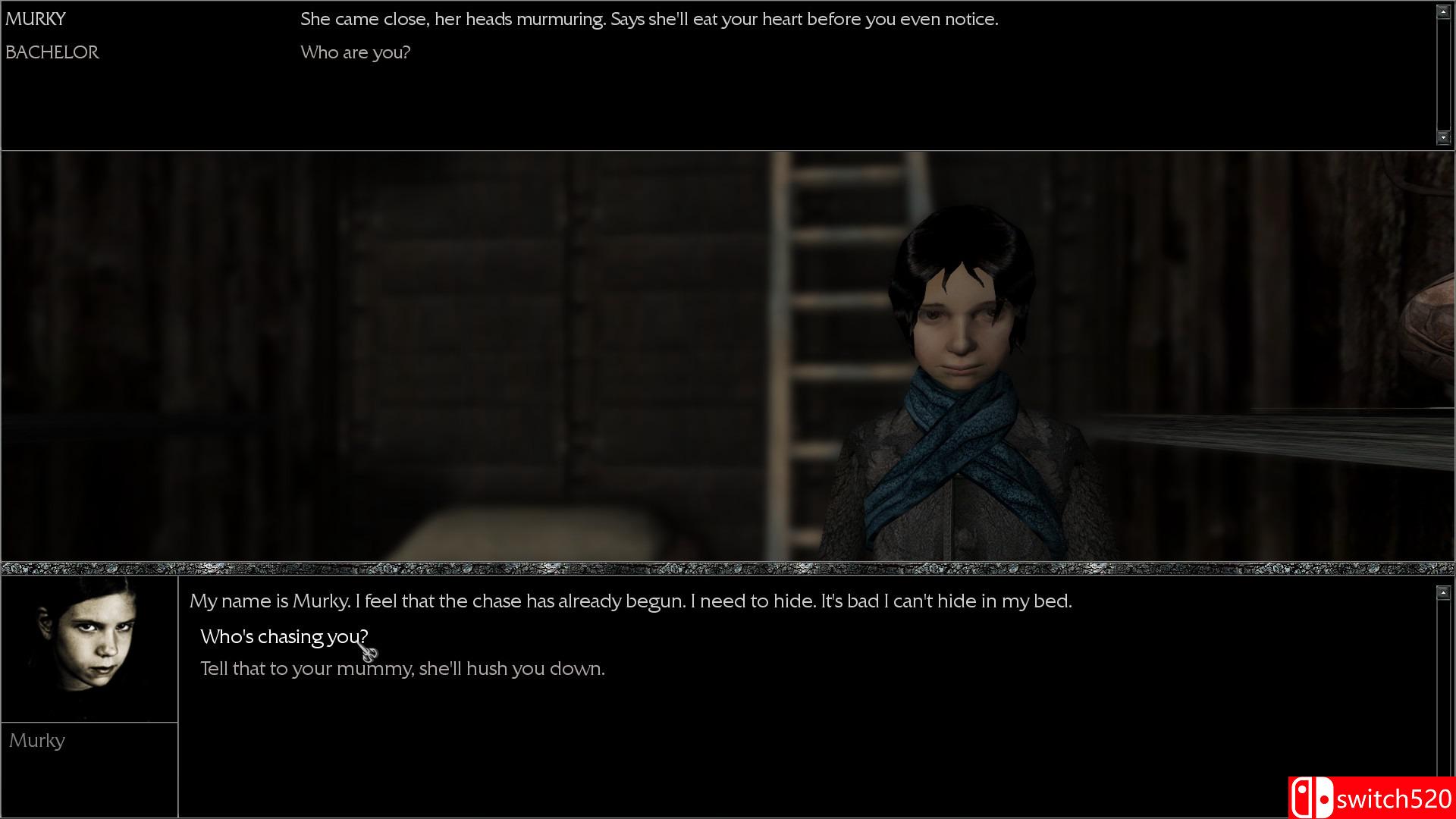Screen dimensions: 1456x819
Task: Click the BACHELOR speaker name label
Action: pos(52,52)
